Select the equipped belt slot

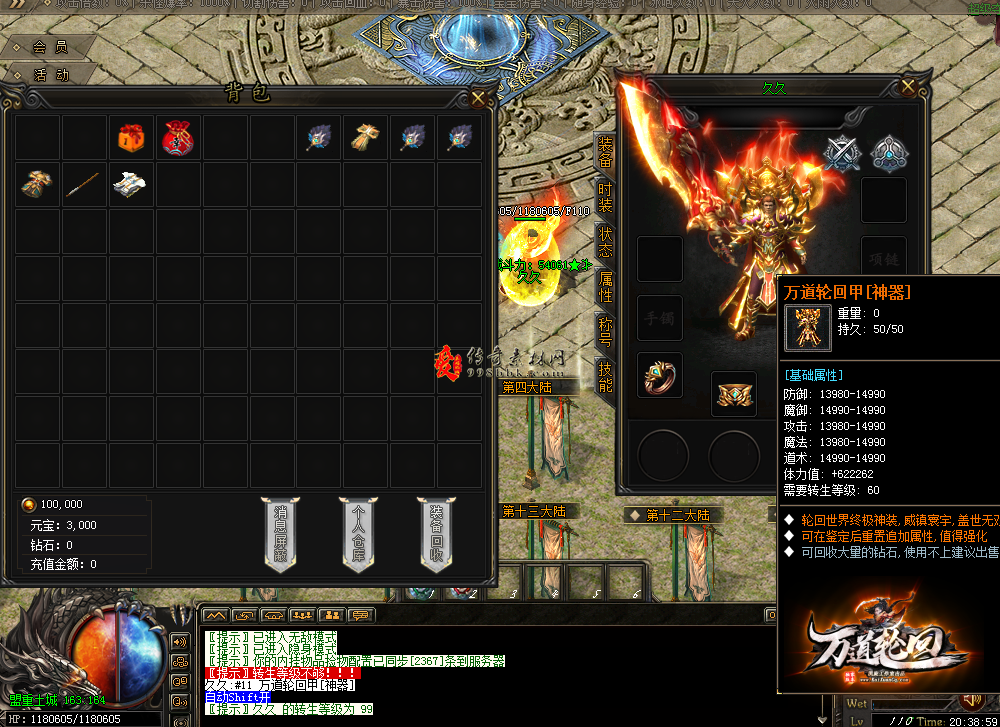click(734, 394)
